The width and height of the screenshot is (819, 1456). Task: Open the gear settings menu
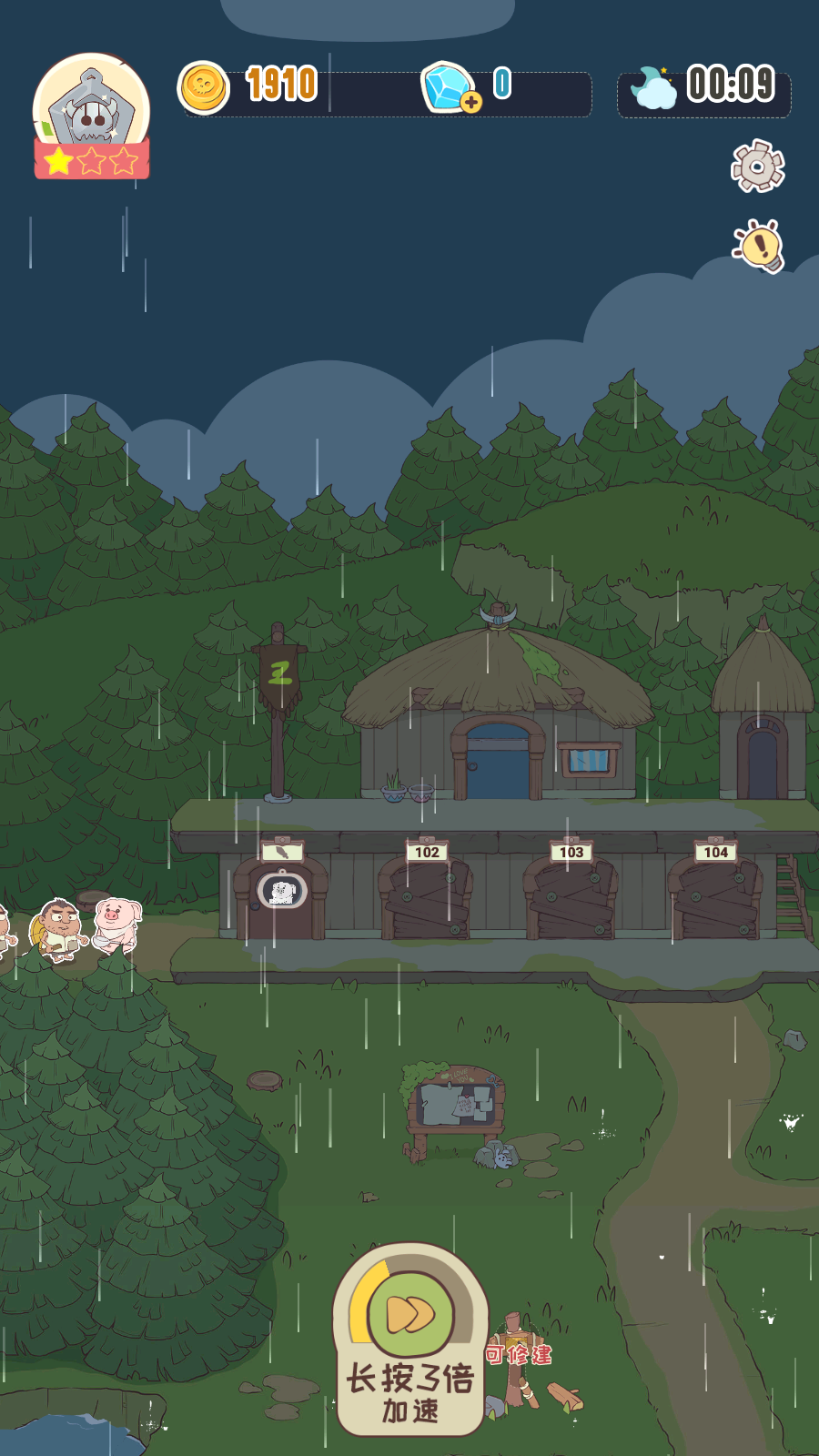coord(757,166)
